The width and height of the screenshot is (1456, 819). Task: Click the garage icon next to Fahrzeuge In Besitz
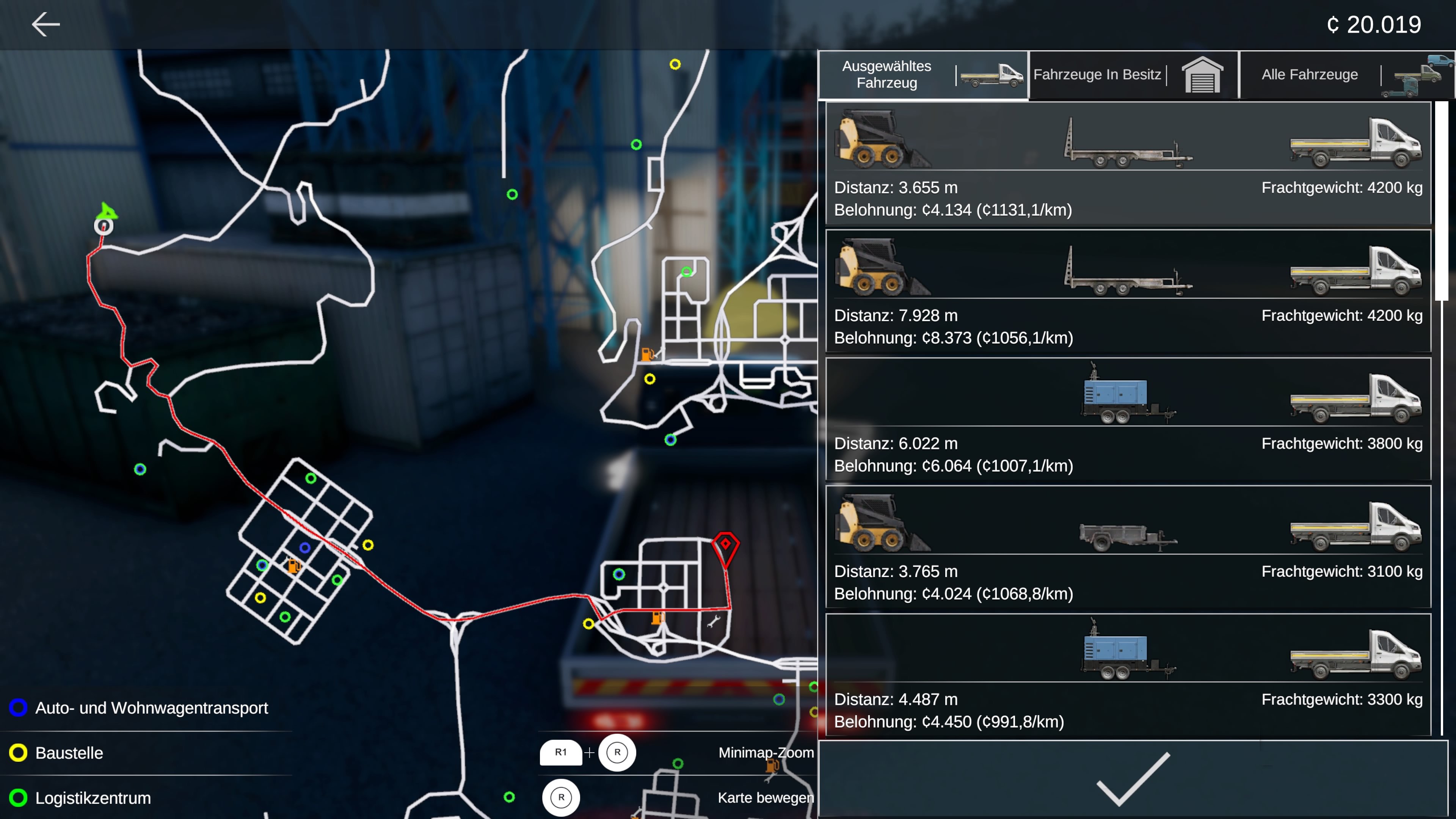click(x=1203, y=74)
